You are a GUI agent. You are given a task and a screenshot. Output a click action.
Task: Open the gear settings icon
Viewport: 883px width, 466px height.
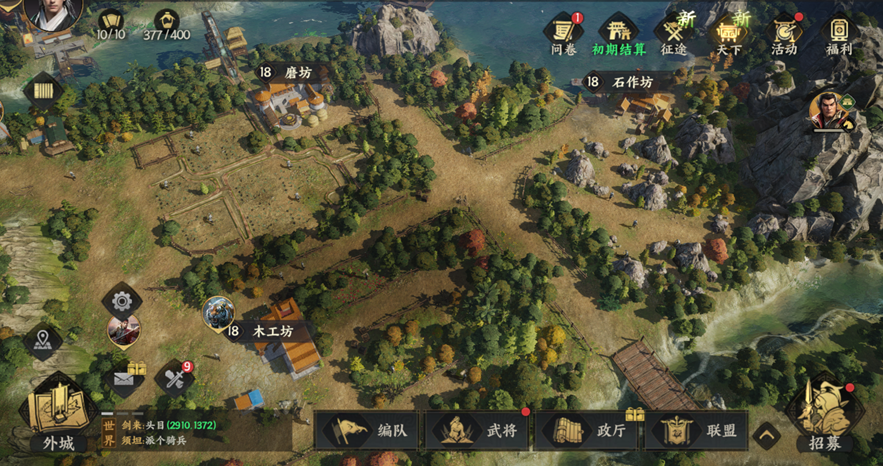pyautogui.click(x=122, y=299)
